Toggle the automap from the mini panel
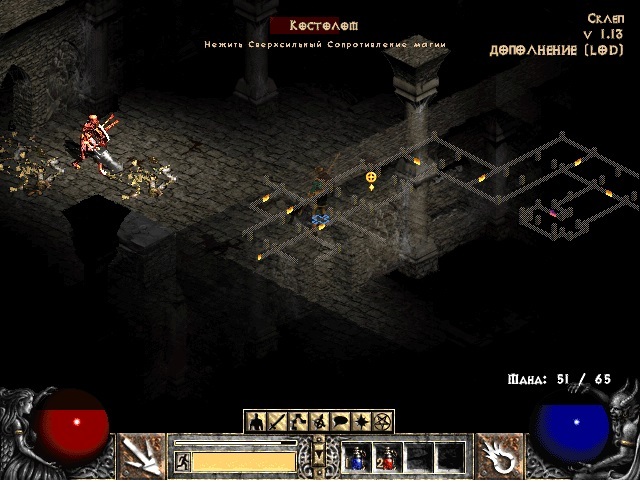 pyautogui.click(x=320, y=421)
